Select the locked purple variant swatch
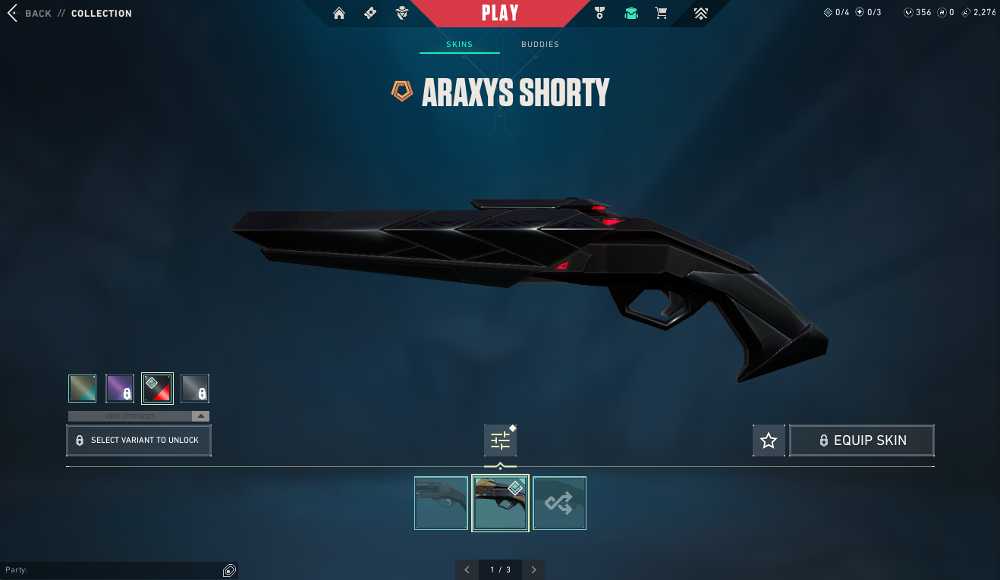This screenshot has height=580, width=1000. click(x=120, y=388)
